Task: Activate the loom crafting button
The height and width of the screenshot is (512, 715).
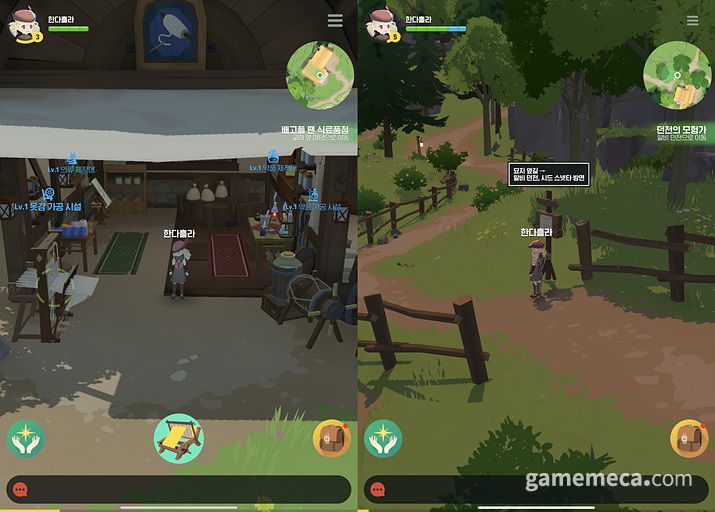Action: pyautogui.click(x=179, y=438)
